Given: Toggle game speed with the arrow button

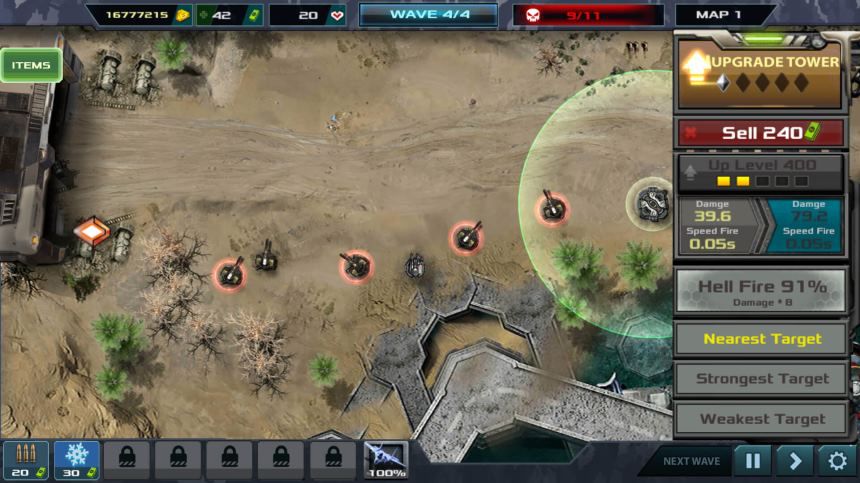Looking at the screenshot, I should pyautogui.click(x=795, y=461).
